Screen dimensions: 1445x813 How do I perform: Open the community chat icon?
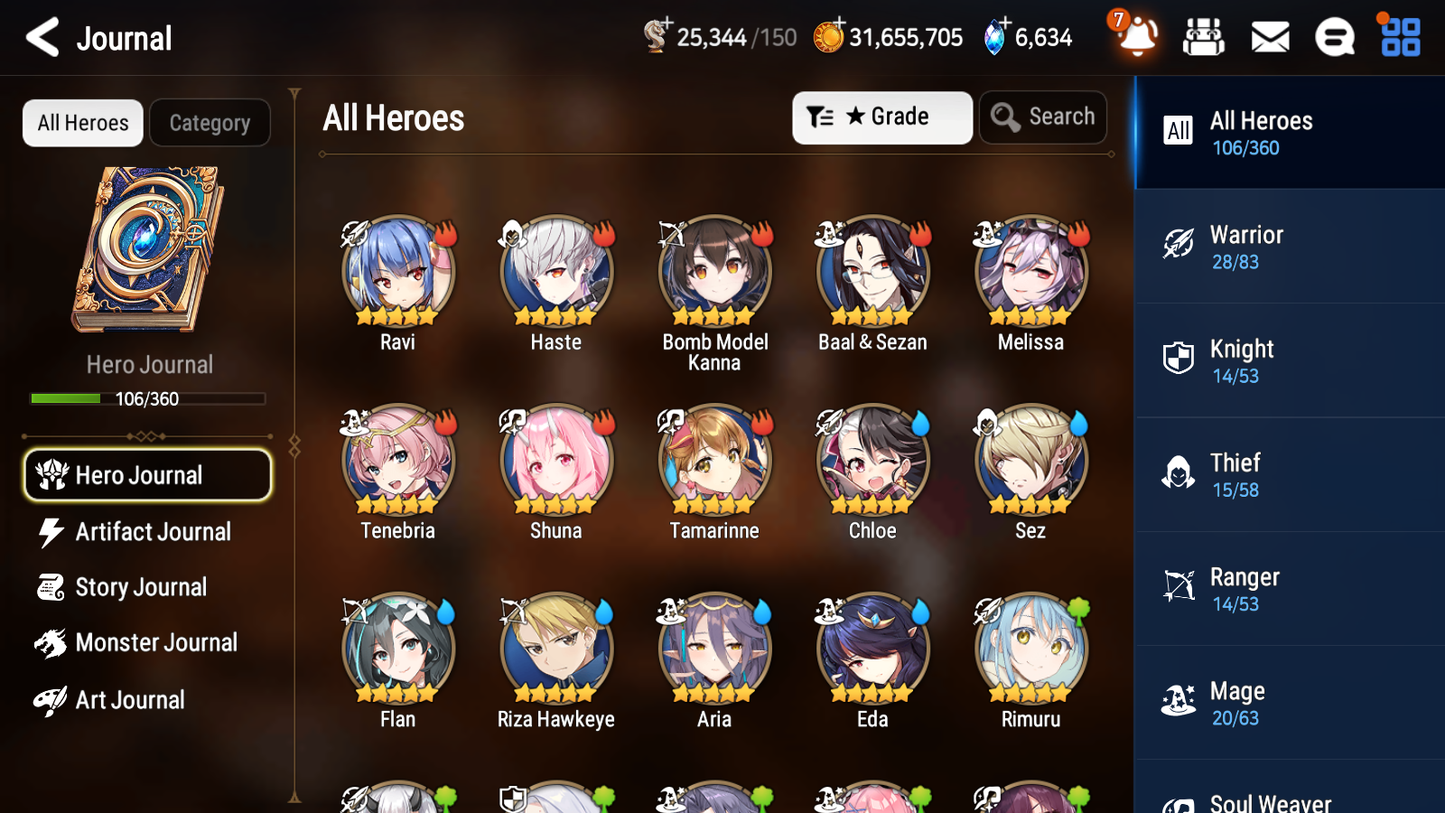(x=1334, y=36)
